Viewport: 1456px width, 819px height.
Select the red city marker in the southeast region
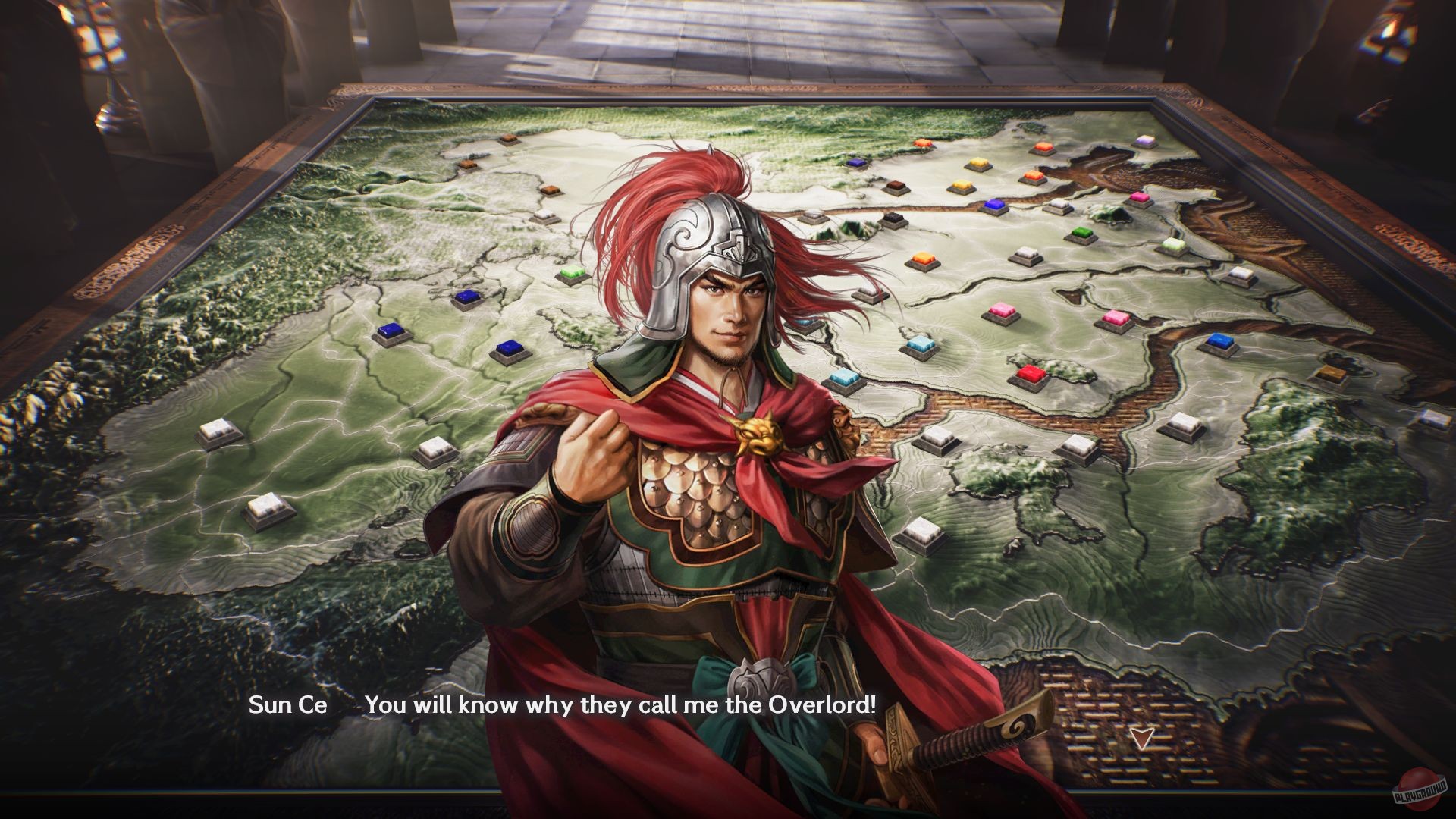[x=1032, y=375]
